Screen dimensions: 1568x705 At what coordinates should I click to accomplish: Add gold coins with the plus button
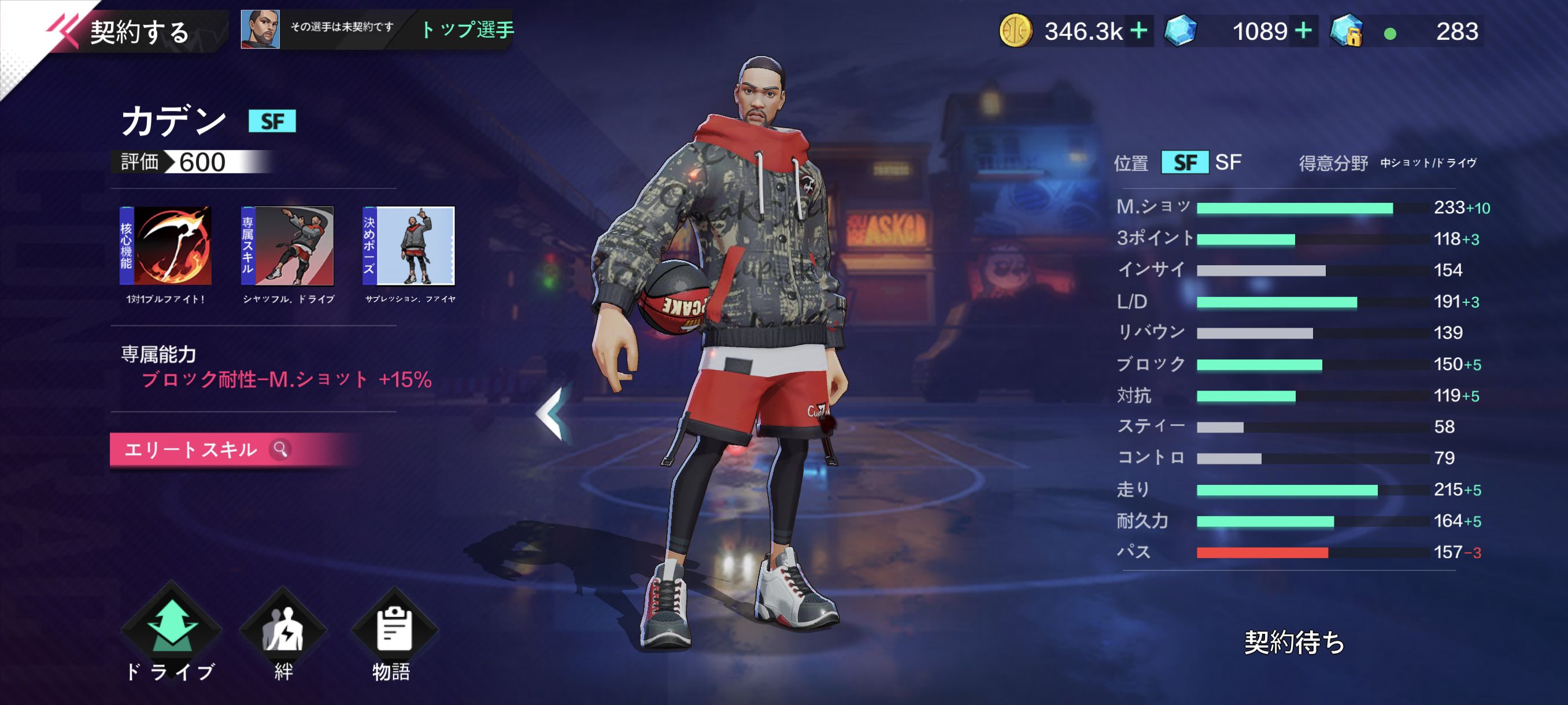pyautogui.click(x=1138, y=31)
